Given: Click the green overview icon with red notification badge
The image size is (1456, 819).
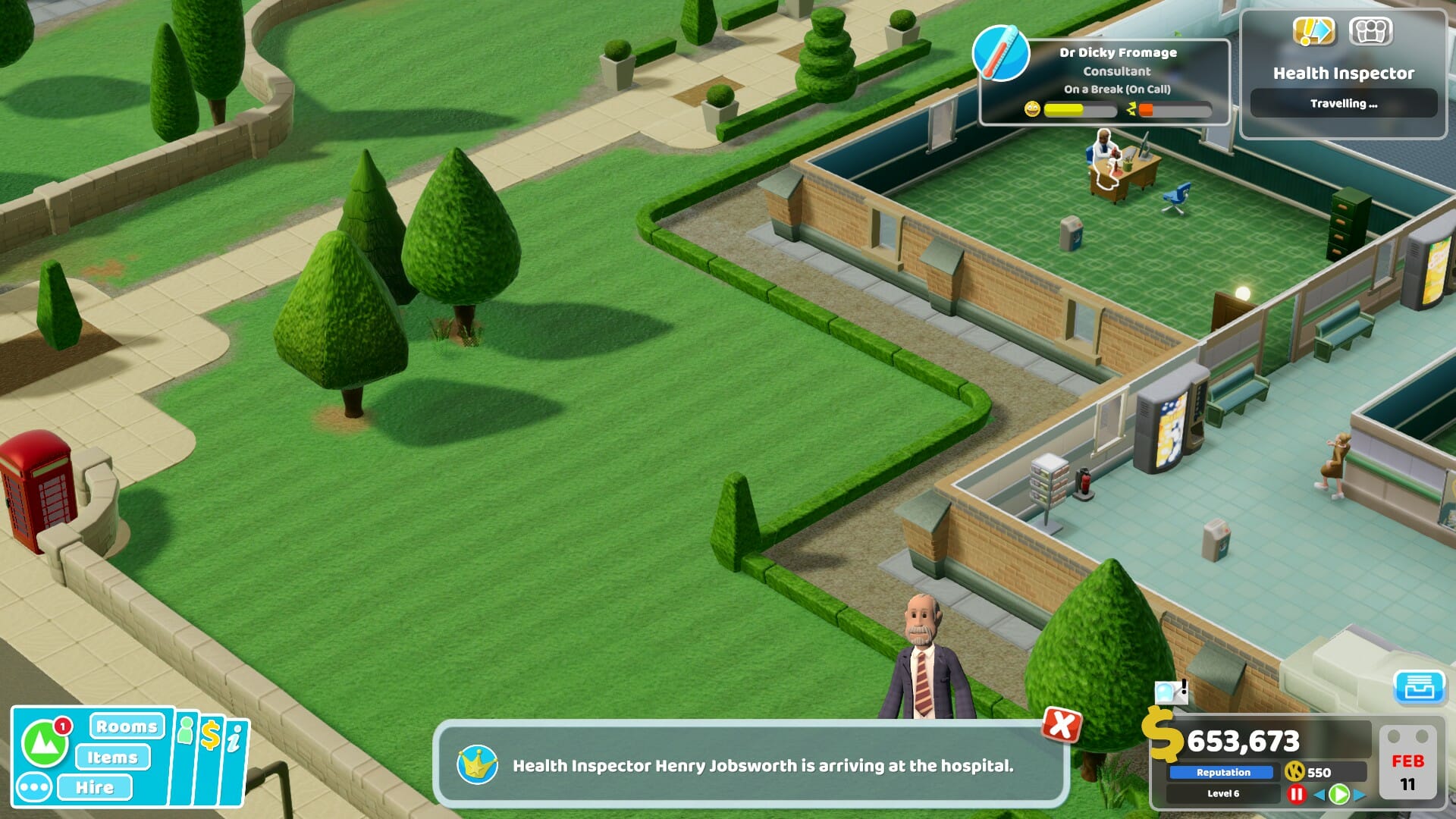Looking at the screenshot, I should coord(44,742).
